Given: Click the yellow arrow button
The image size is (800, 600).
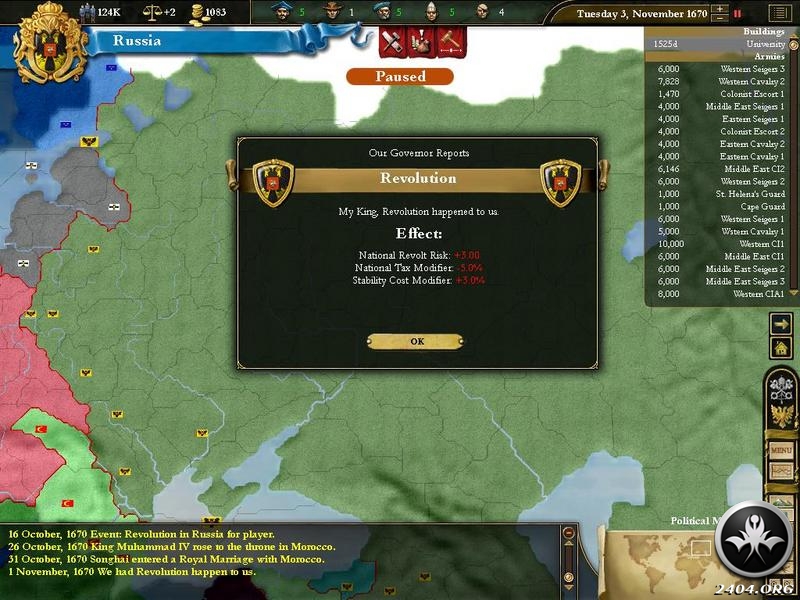Looking at the screenshot, I should pos(781,324).
